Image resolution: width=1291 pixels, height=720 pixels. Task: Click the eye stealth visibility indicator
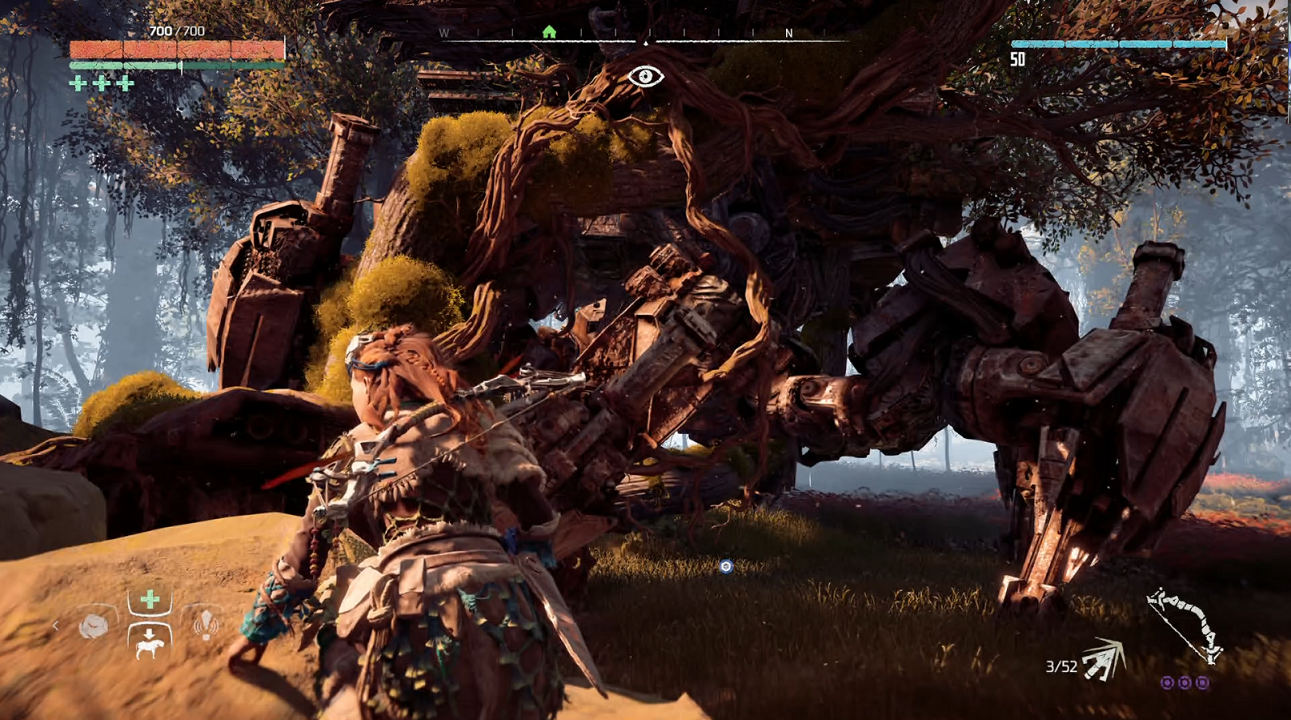[646, 76]
